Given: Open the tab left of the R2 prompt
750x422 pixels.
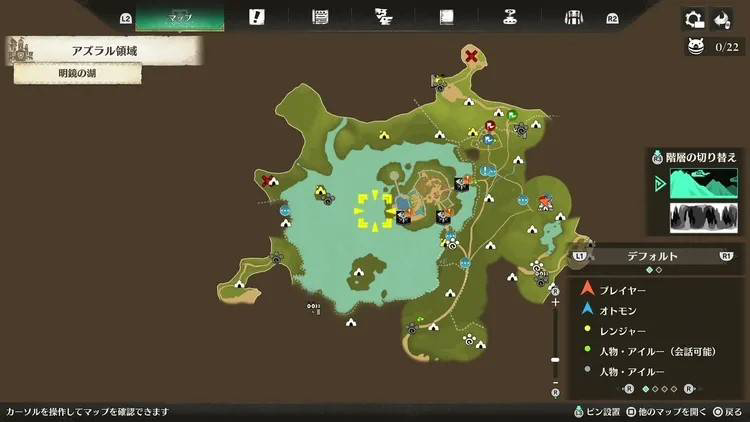Looking at the screenshot, I should pyautogui.click(x=574, y=17).
